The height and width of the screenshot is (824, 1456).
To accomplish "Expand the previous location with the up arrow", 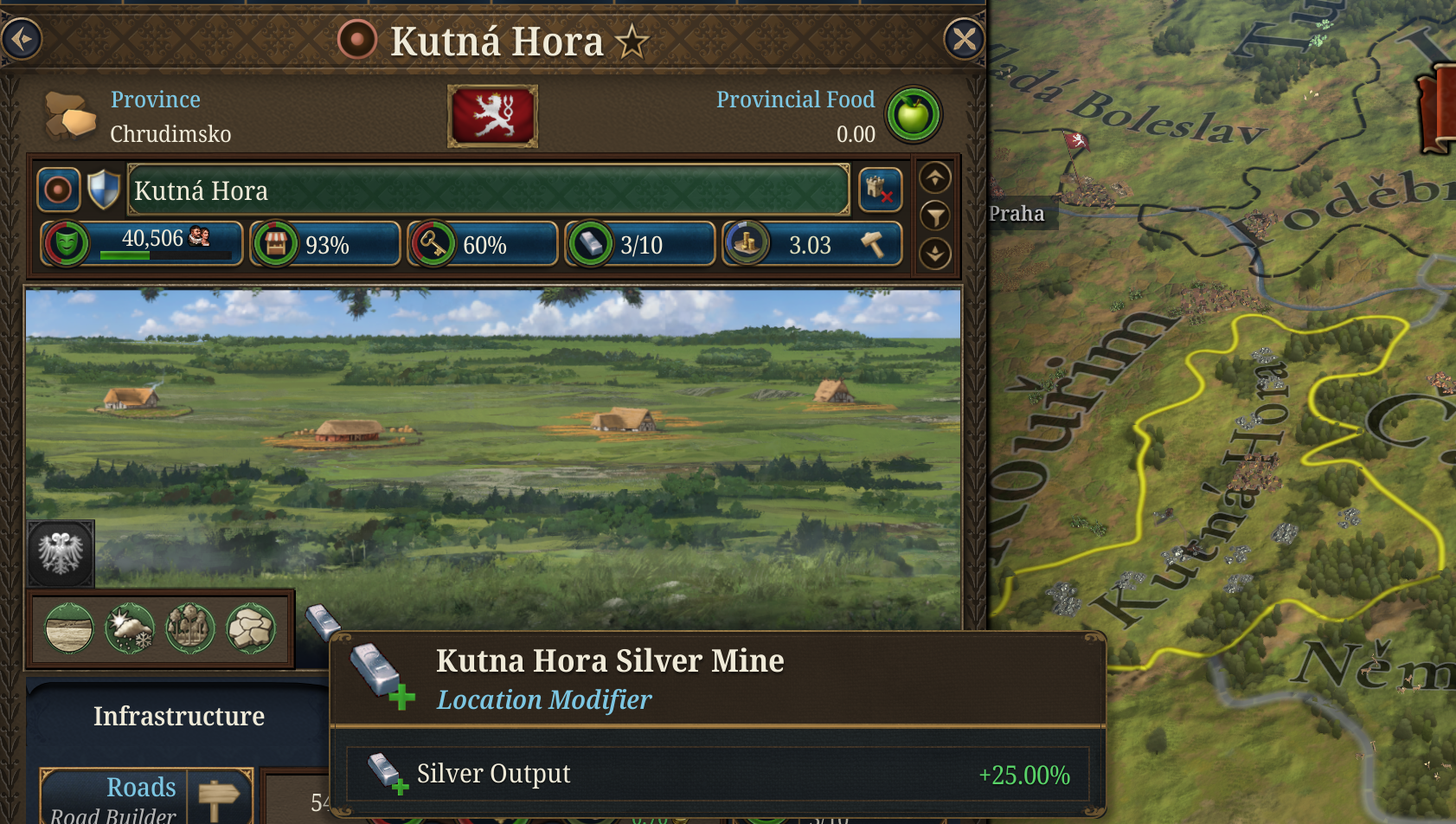I will pos(933,178).
